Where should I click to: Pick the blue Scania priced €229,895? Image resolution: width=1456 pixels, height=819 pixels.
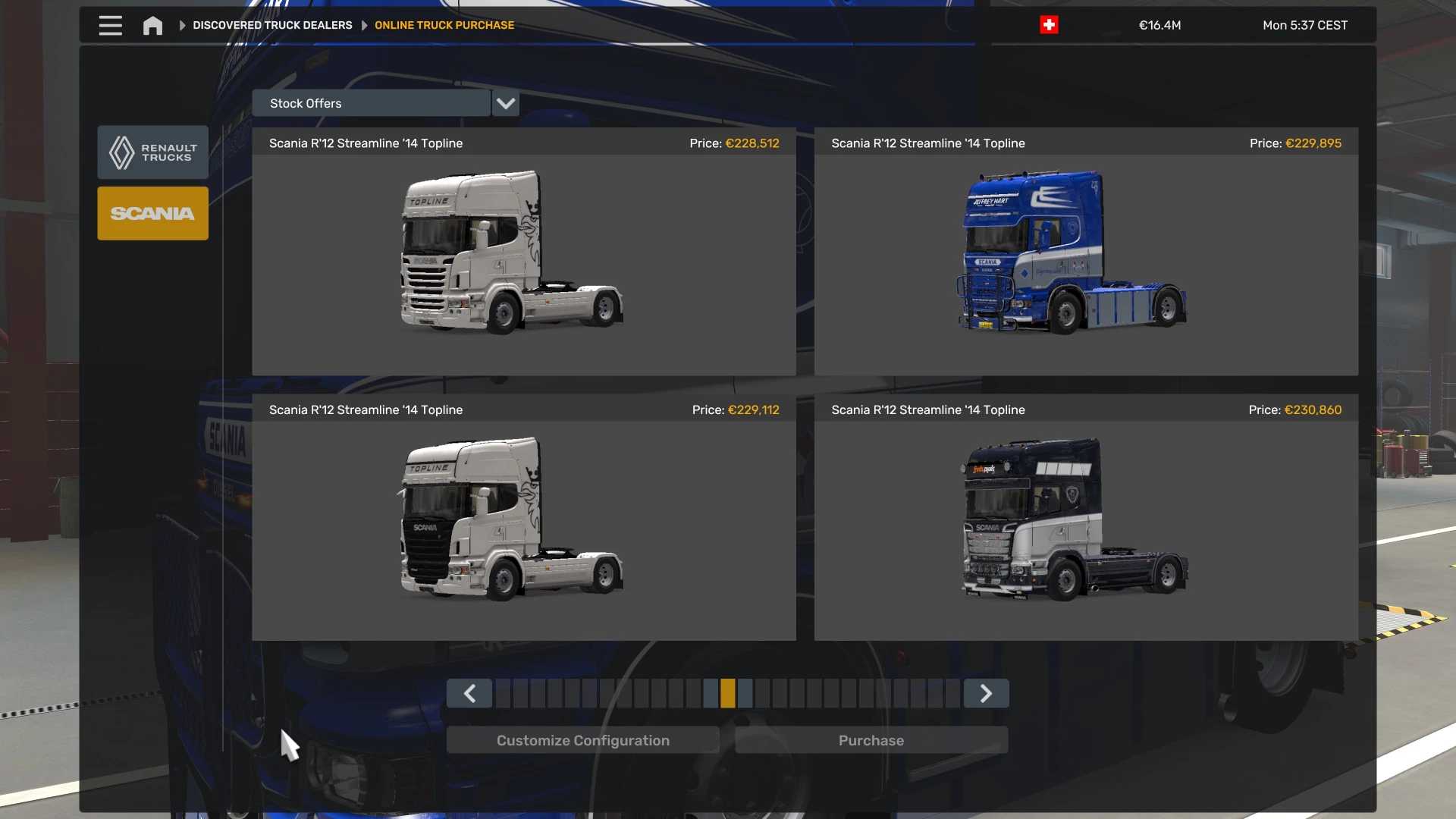pos(1085,252)
